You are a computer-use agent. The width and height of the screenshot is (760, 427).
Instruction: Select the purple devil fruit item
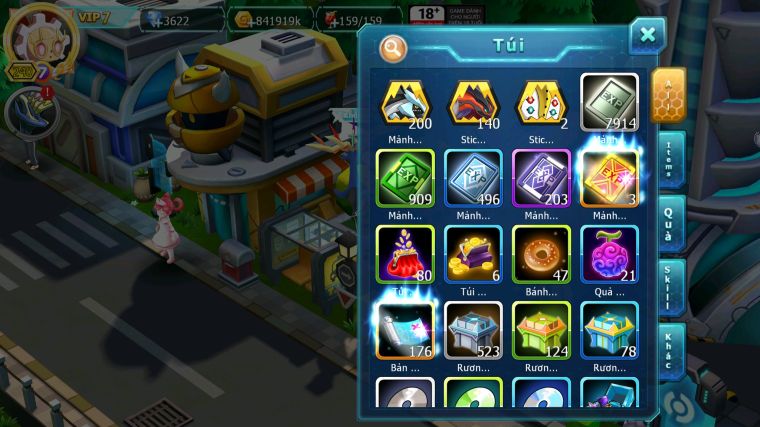610,253
